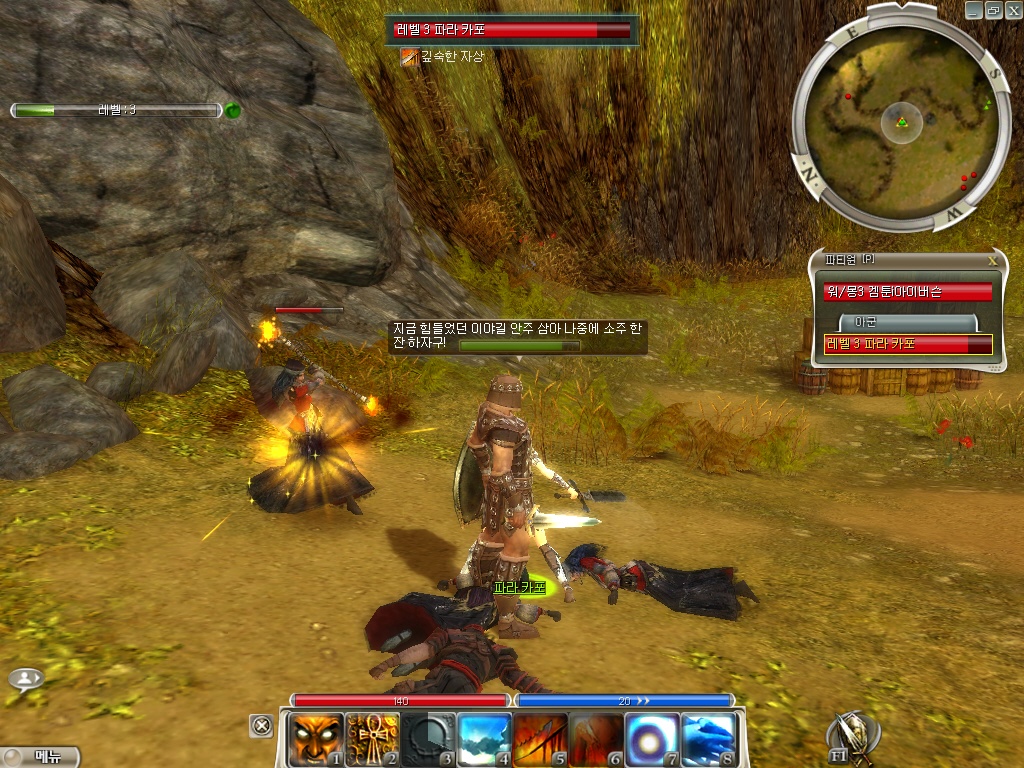Click the green orb beside the 레벨 3 bar
The width and height of the screenshot is (1024, 768).
point(233,111)
